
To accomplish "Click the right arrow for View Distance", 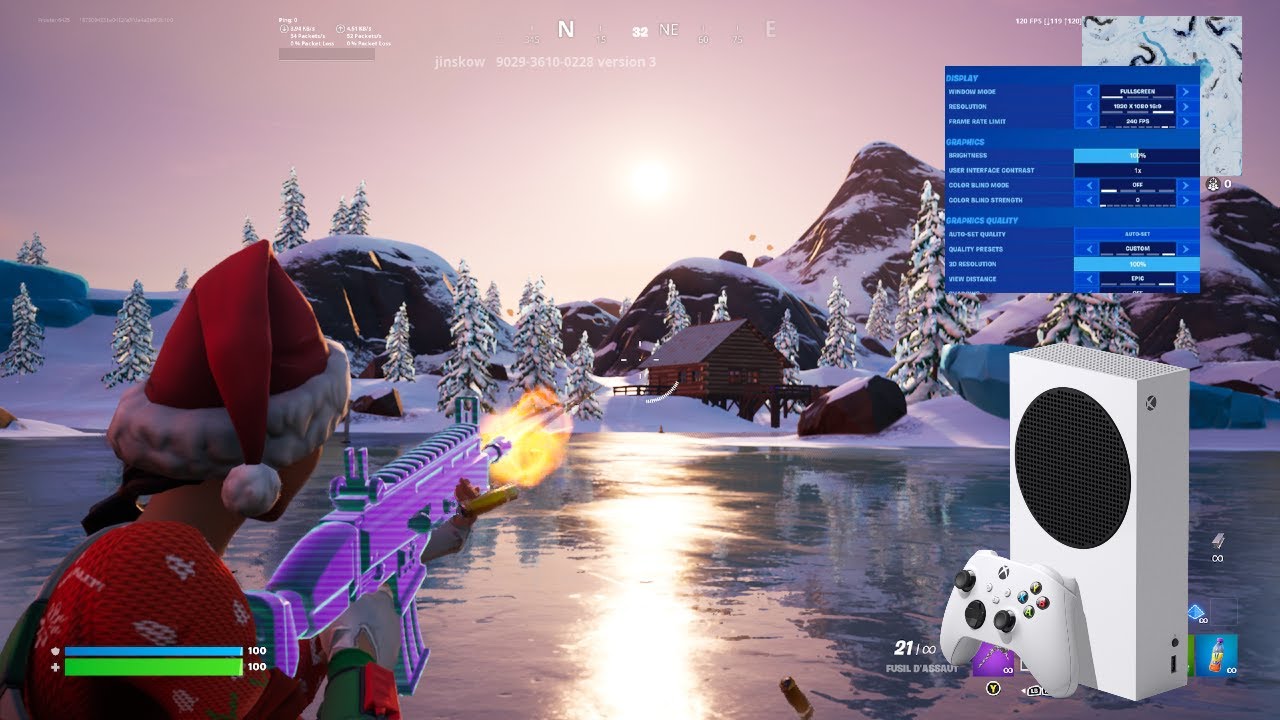I will coord(1187,279).
